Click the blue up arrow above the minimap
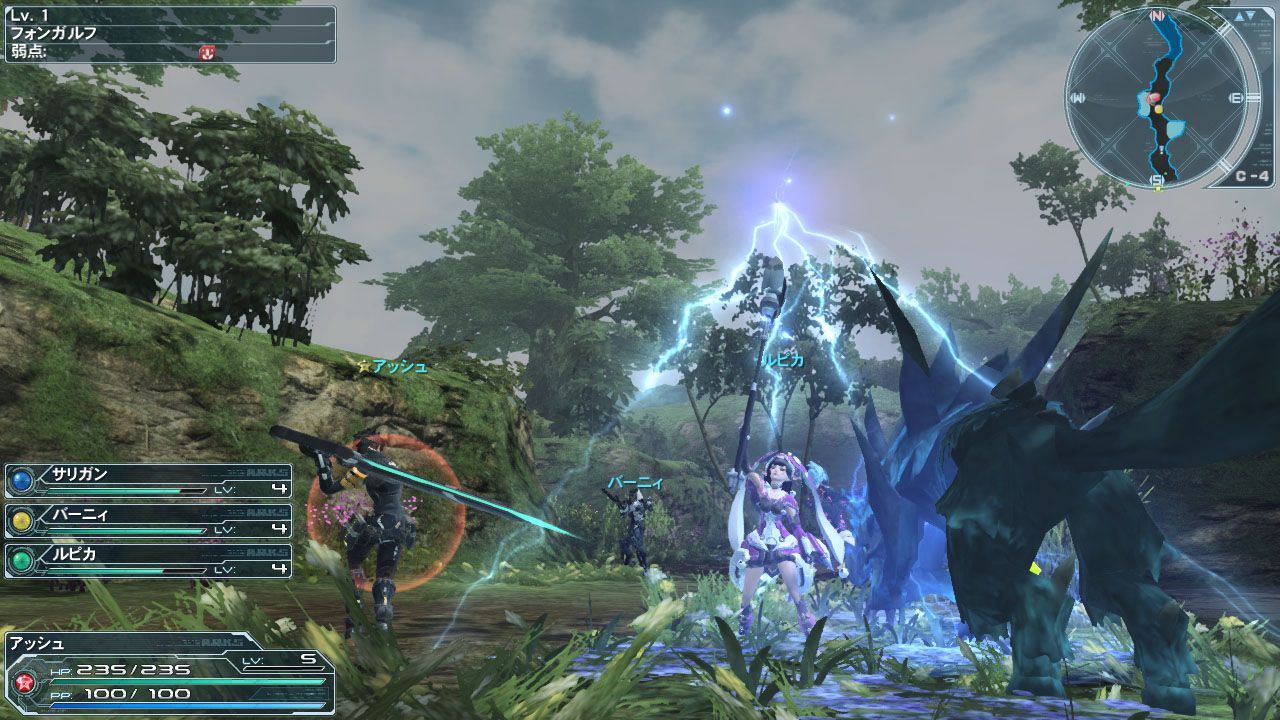This screenshot has width=1280, height=720. (1239, 17)
